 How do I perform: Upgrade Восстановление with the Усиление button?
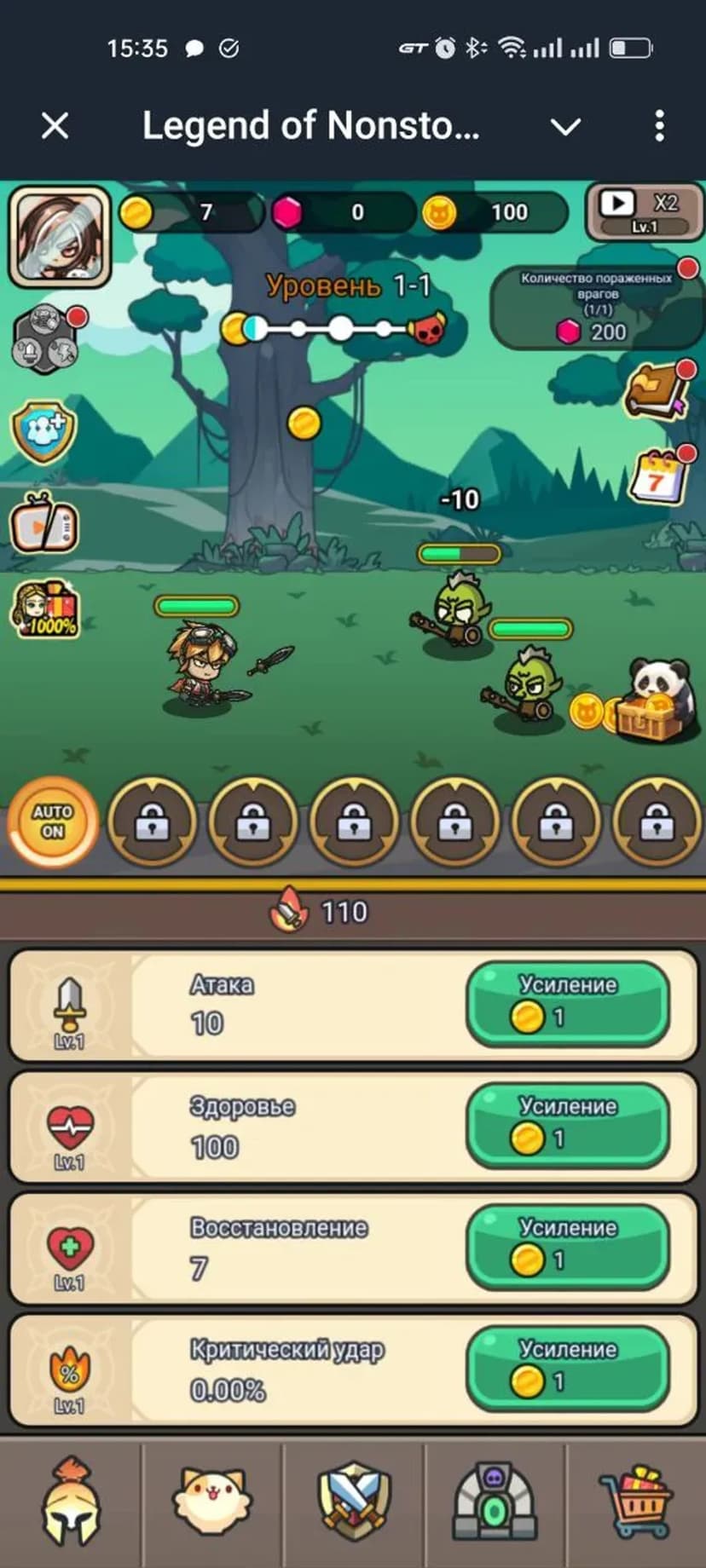567,1247
